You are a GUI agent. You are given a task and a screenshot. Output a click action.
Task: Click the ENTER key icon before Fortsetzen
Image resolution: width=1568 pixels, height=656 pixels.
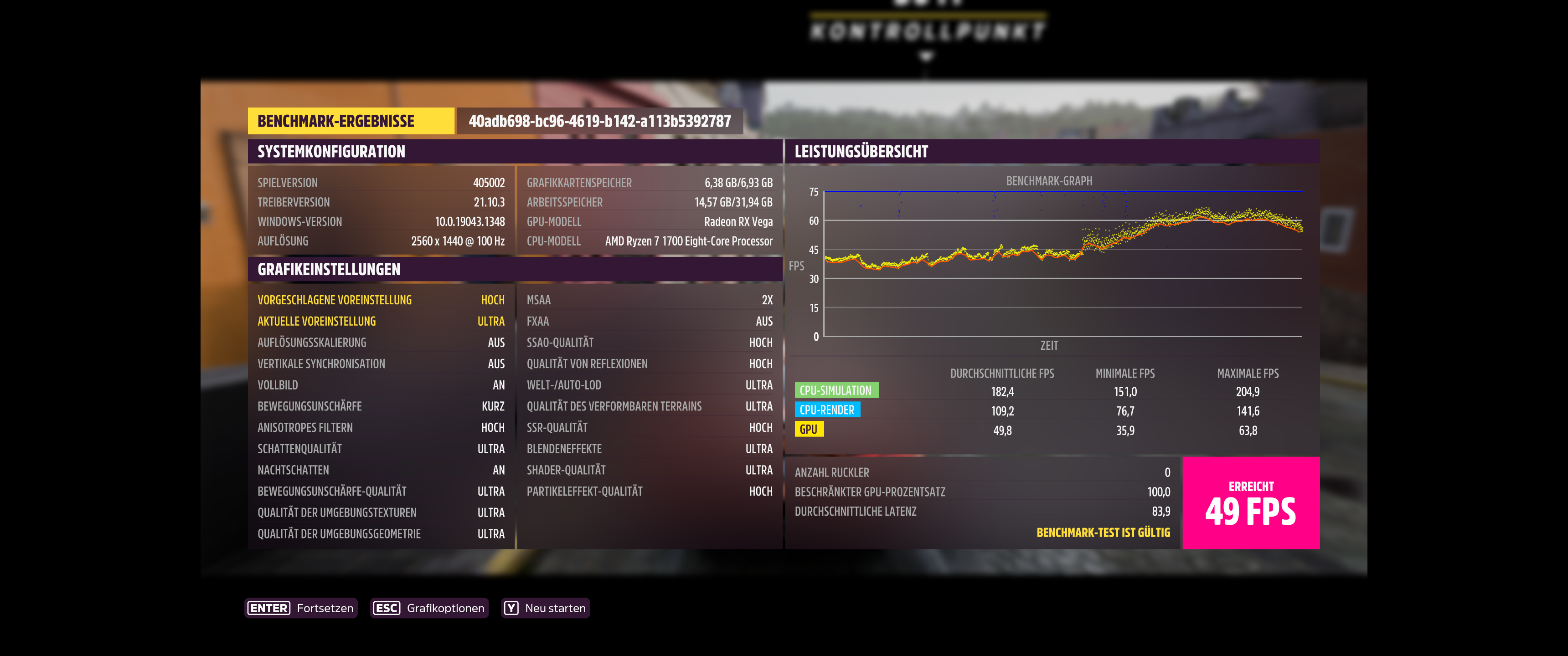click(268, 608)
